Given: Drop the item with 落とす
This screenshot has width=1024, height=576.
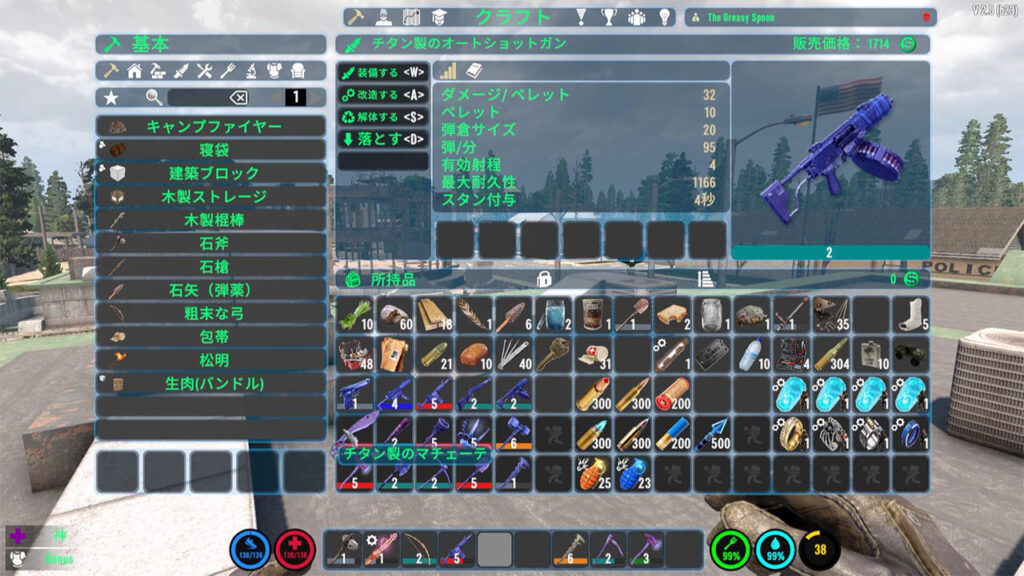Looking at the screenshot, I should point(383,139).
